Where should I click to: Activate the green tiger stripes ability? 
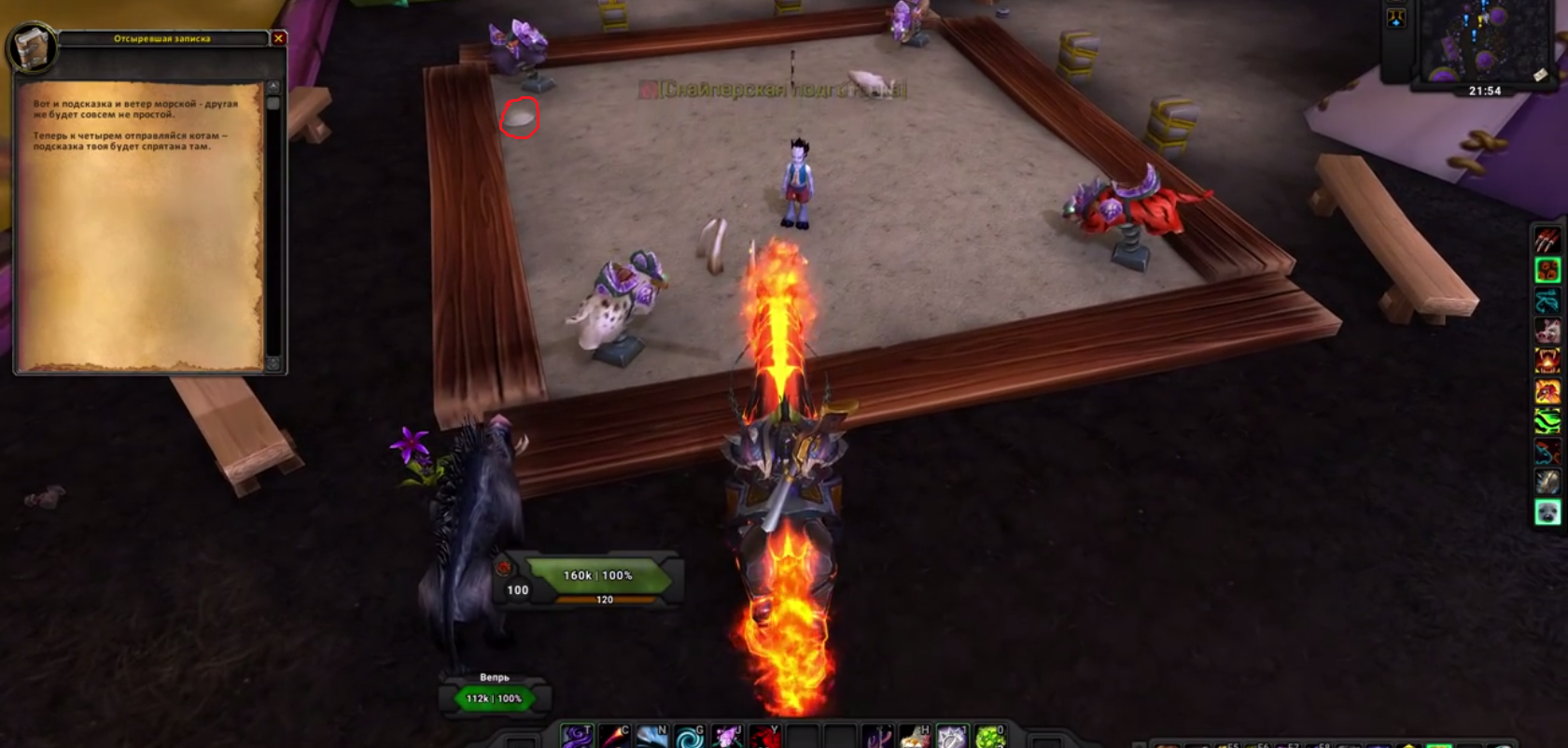coord(1547,421)
